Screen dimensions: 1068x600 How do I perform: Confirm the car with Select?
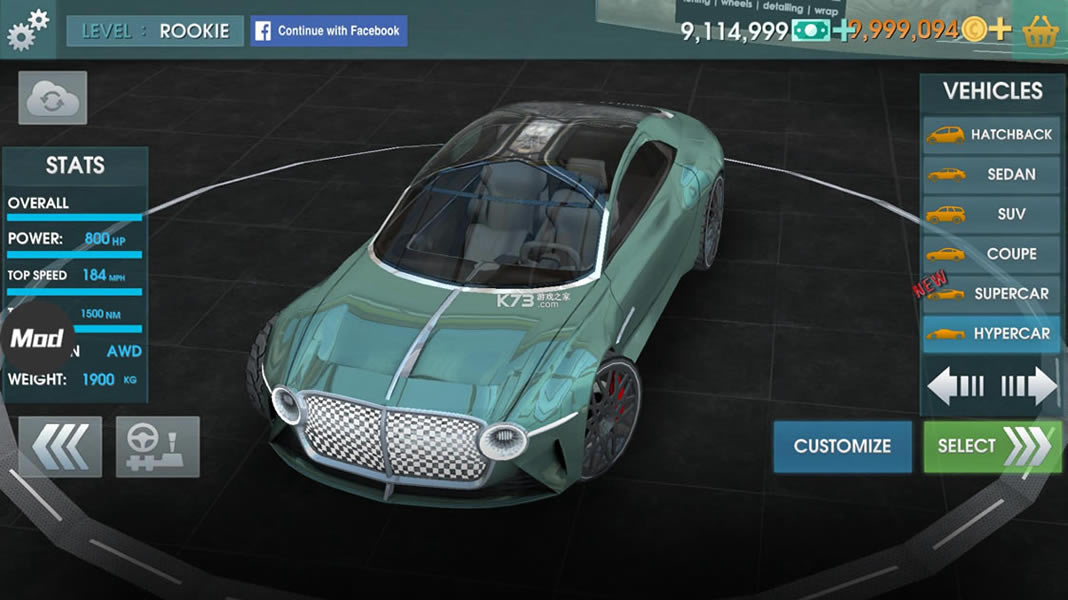(x=992, y=446)
